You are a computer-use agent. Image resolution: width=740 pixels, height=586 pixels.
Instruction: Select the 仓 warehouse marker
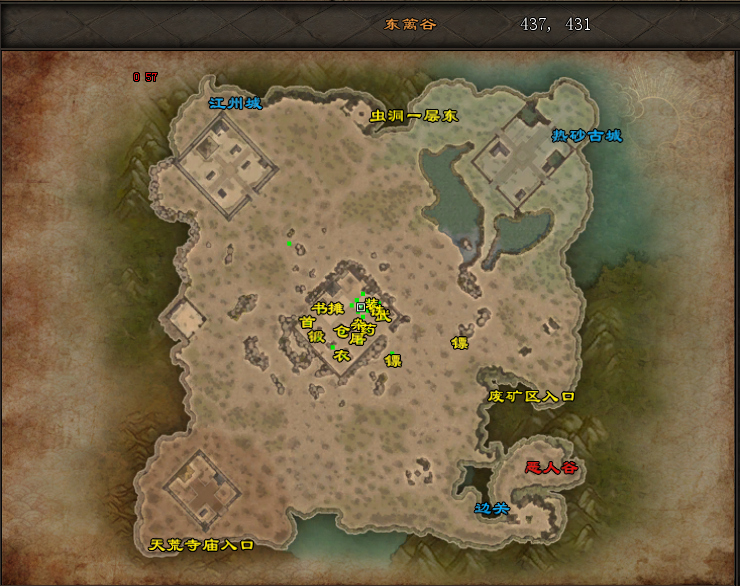click(341, 330)
